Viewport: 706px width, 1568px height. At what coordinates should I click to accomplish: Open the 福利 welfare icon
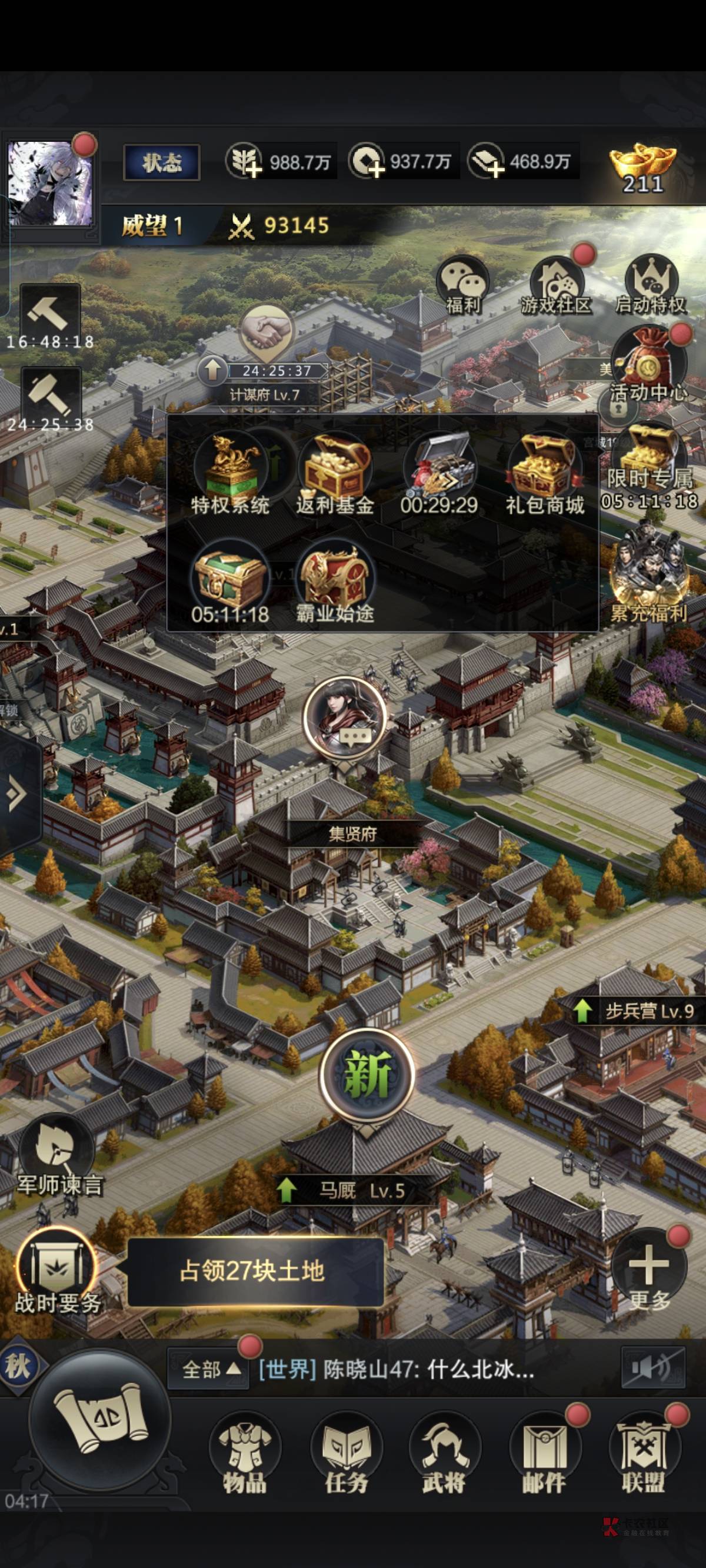pyautogui.click(x=462, y=285)
